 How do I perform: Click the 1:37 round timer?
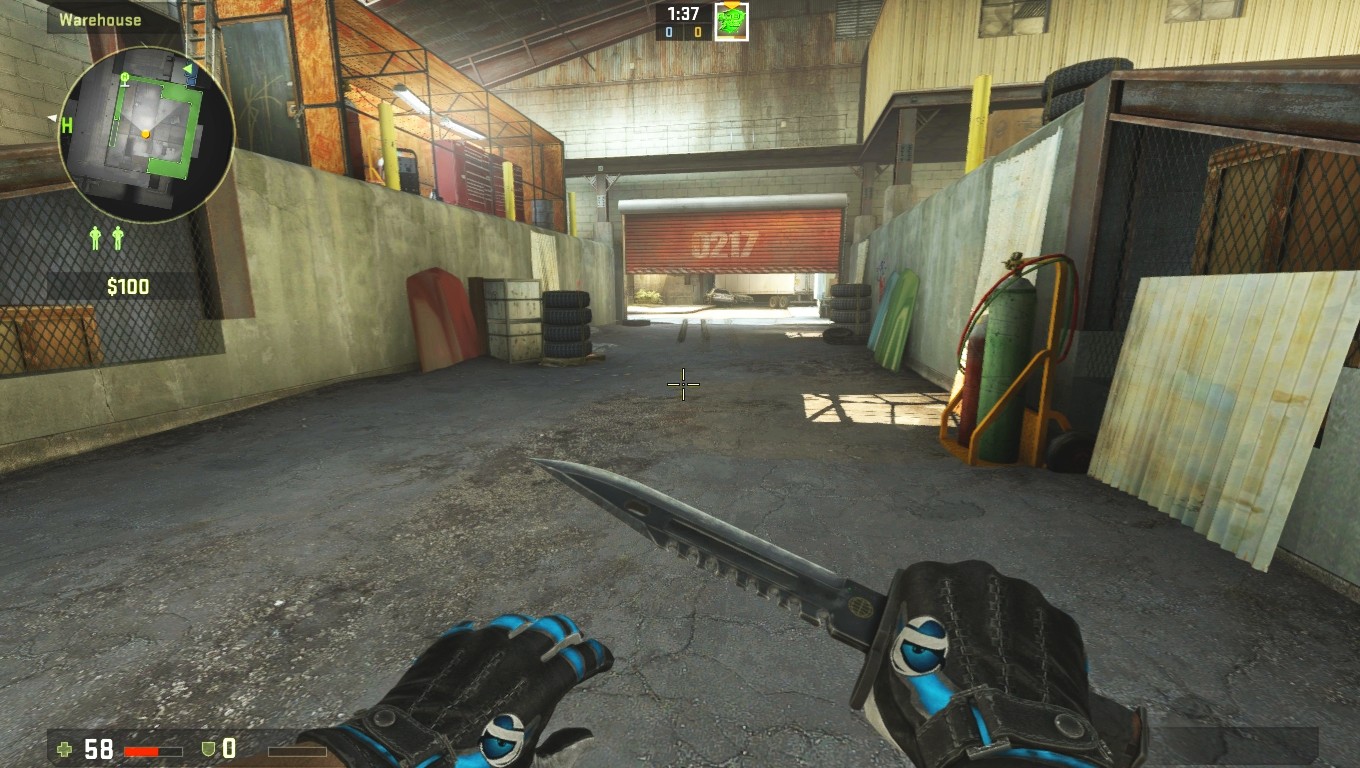coord(682,13)
